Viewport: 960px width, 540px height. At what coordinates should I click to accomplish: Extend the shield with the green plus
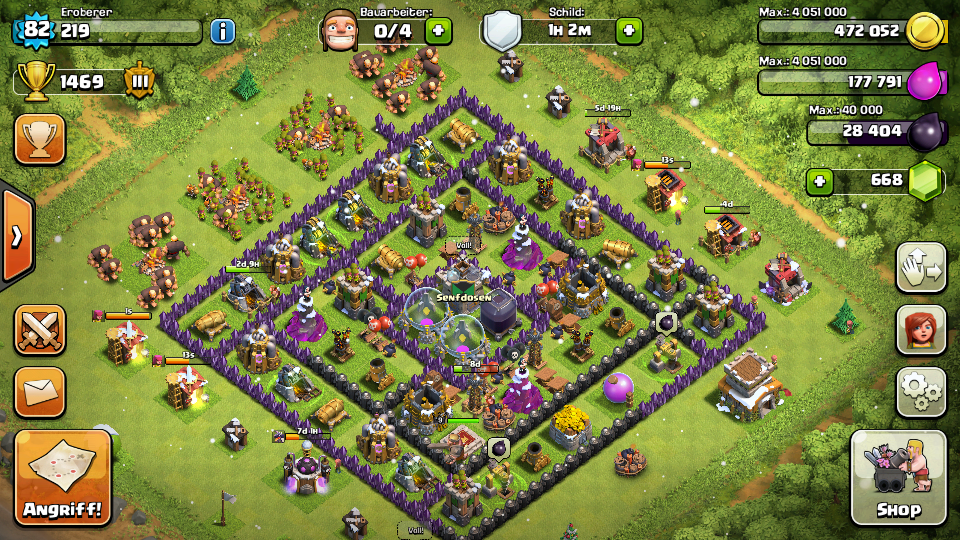pos(628,31)
